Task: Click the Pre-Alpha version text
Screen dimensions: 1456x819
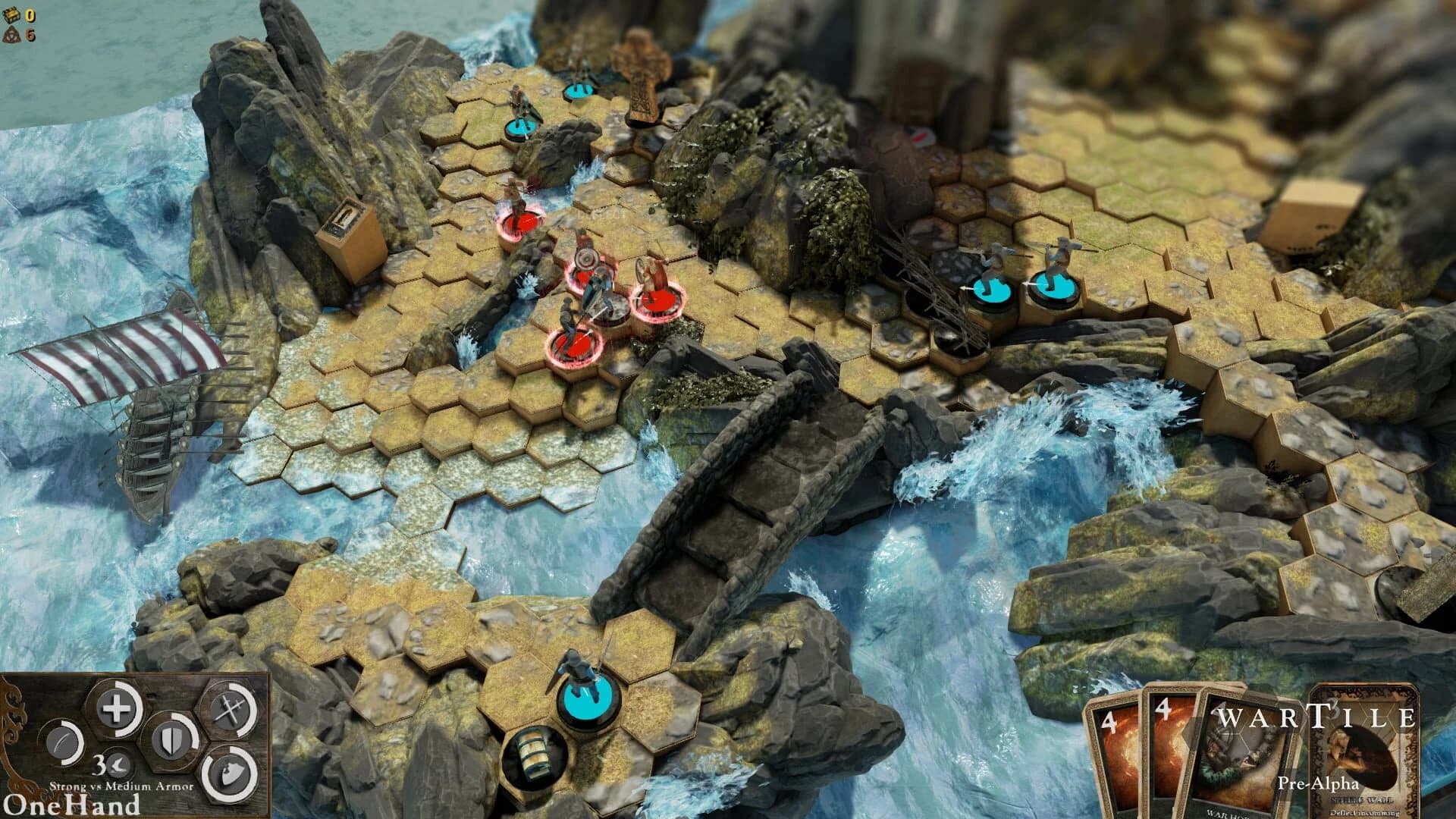Action: pos(1319,783)
